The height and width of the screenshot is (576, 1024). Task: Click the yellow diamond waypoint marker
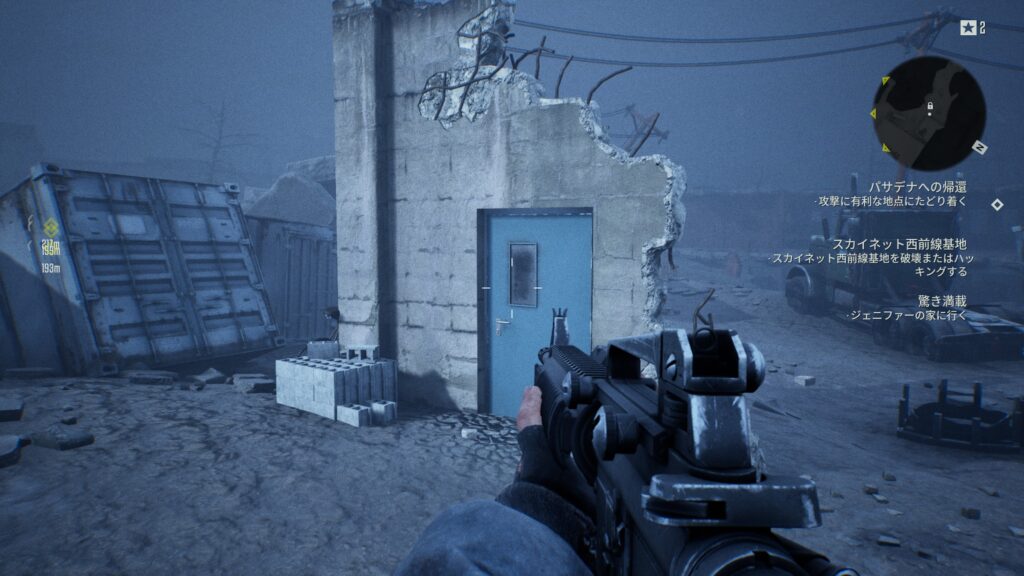pos(50,227)
